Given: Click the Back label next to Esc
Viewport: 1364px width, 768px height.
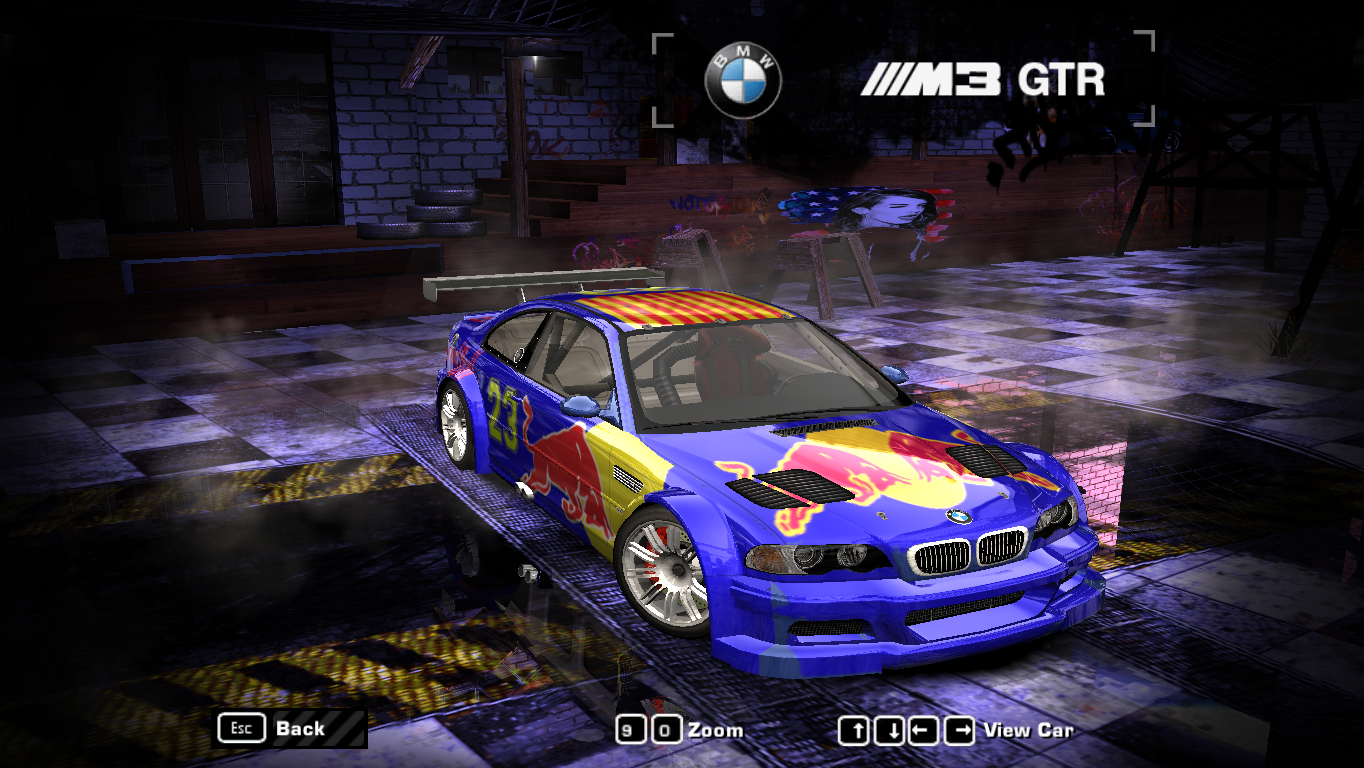Looking at the screenshot, I should click(300, 729).
